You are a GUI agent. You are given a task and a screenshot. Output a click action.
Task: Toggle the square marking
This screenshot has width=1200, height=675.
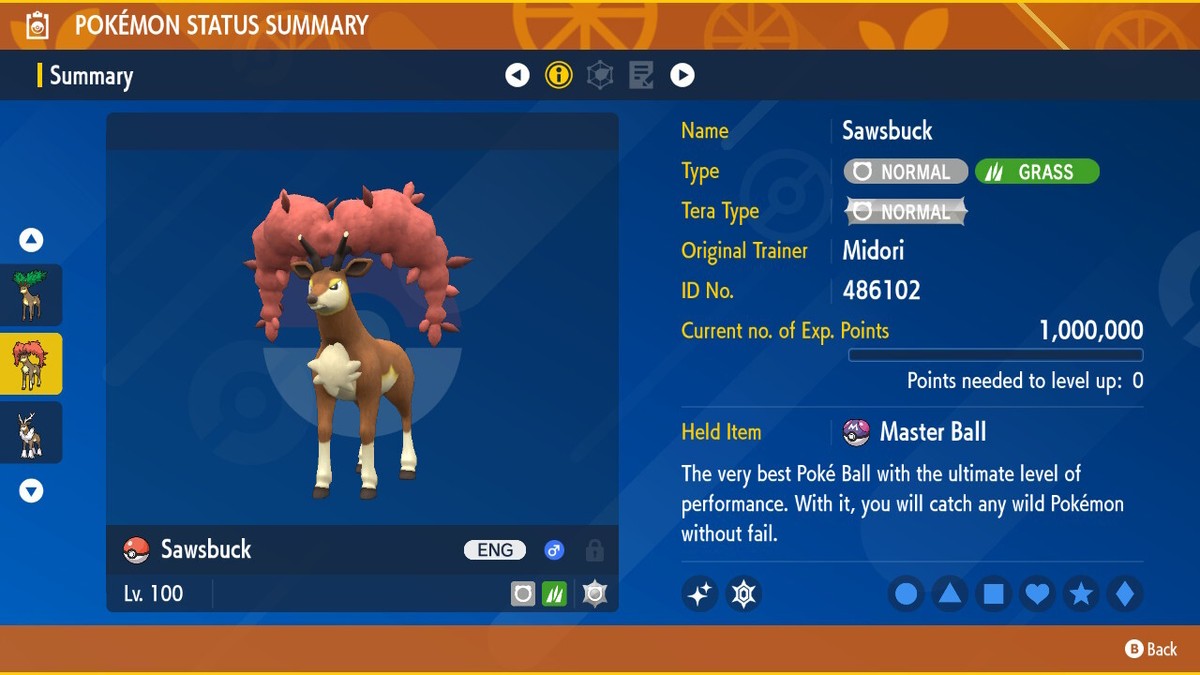pyautogui.click(x=994, y=595)
